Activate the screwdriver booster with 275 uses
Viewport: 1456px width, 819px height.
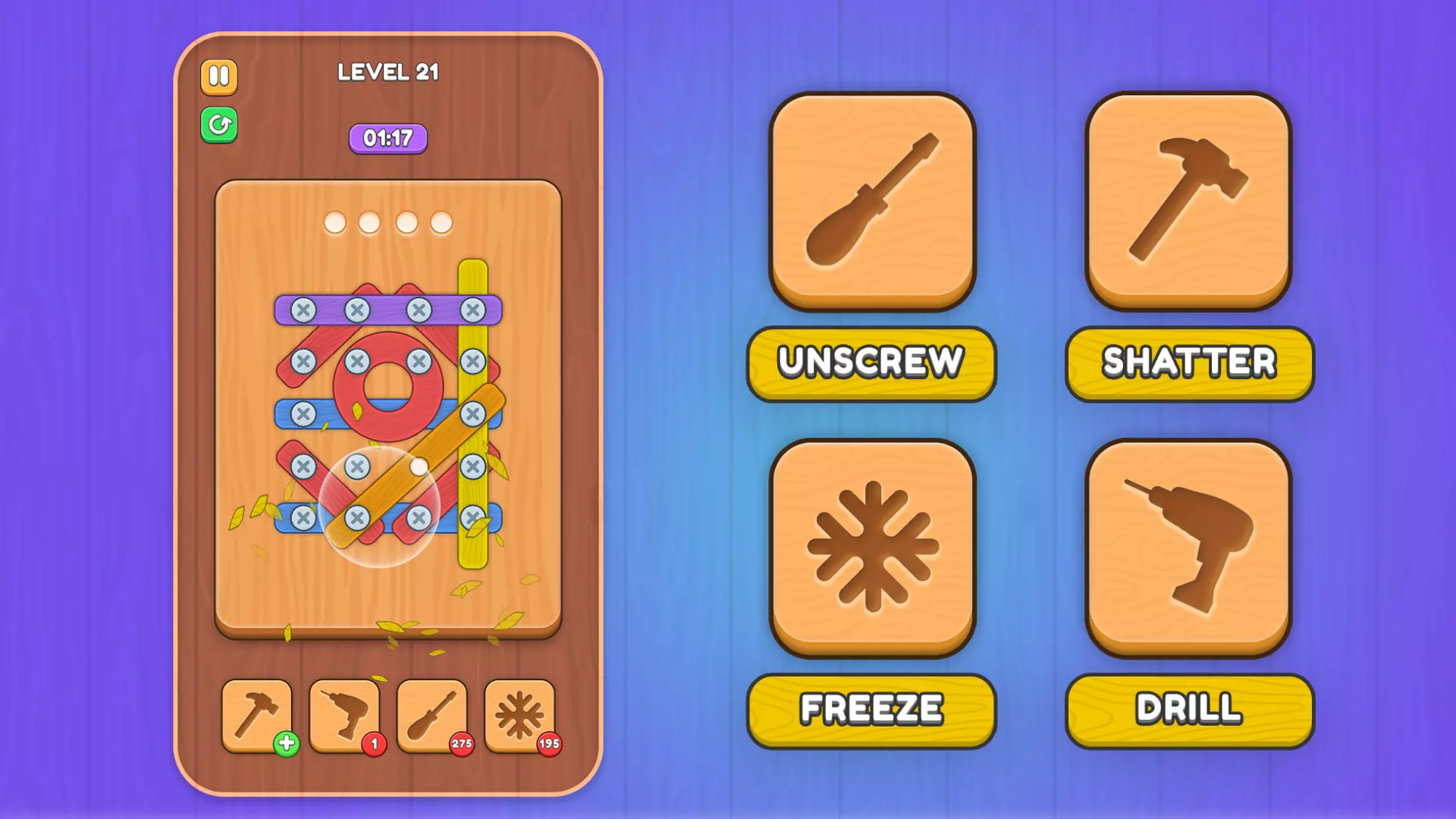pyautogui.click(x=431, y=714)
